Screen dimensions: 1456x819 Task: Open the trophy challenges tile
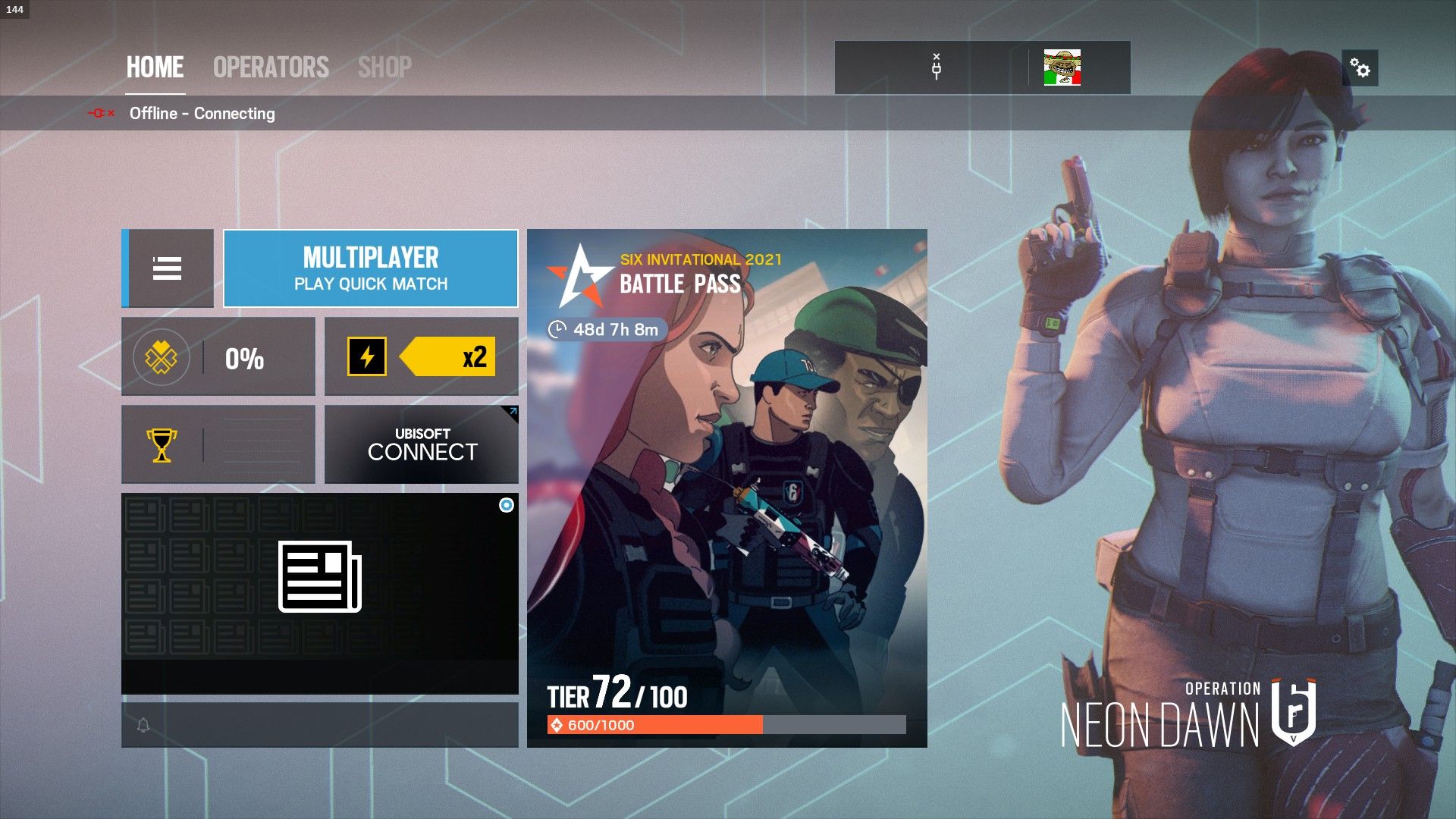pos(218,444)
